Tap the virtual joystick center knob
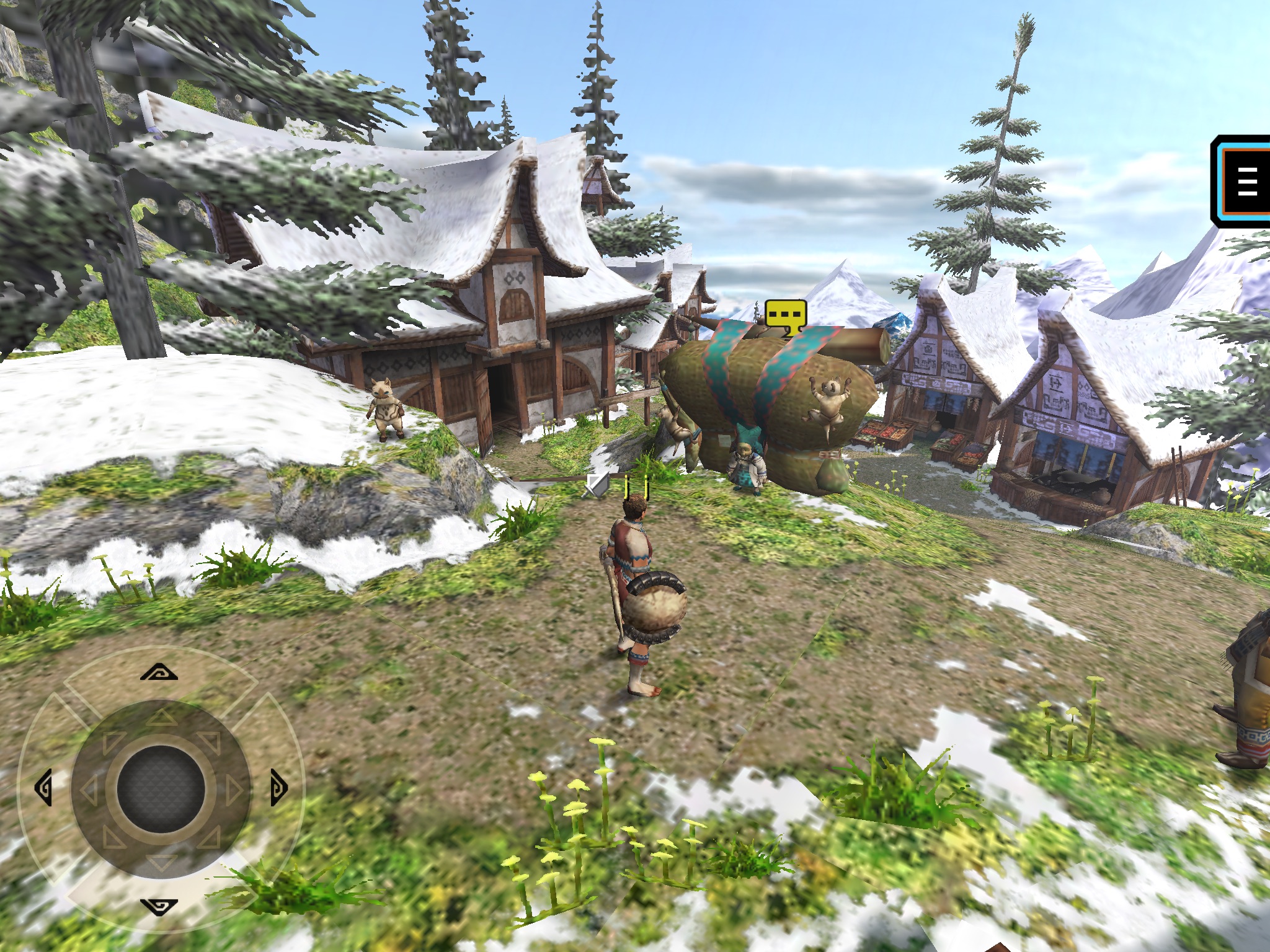The height and width of the screenshot is (952, 1270). click(x=161, y=789)
